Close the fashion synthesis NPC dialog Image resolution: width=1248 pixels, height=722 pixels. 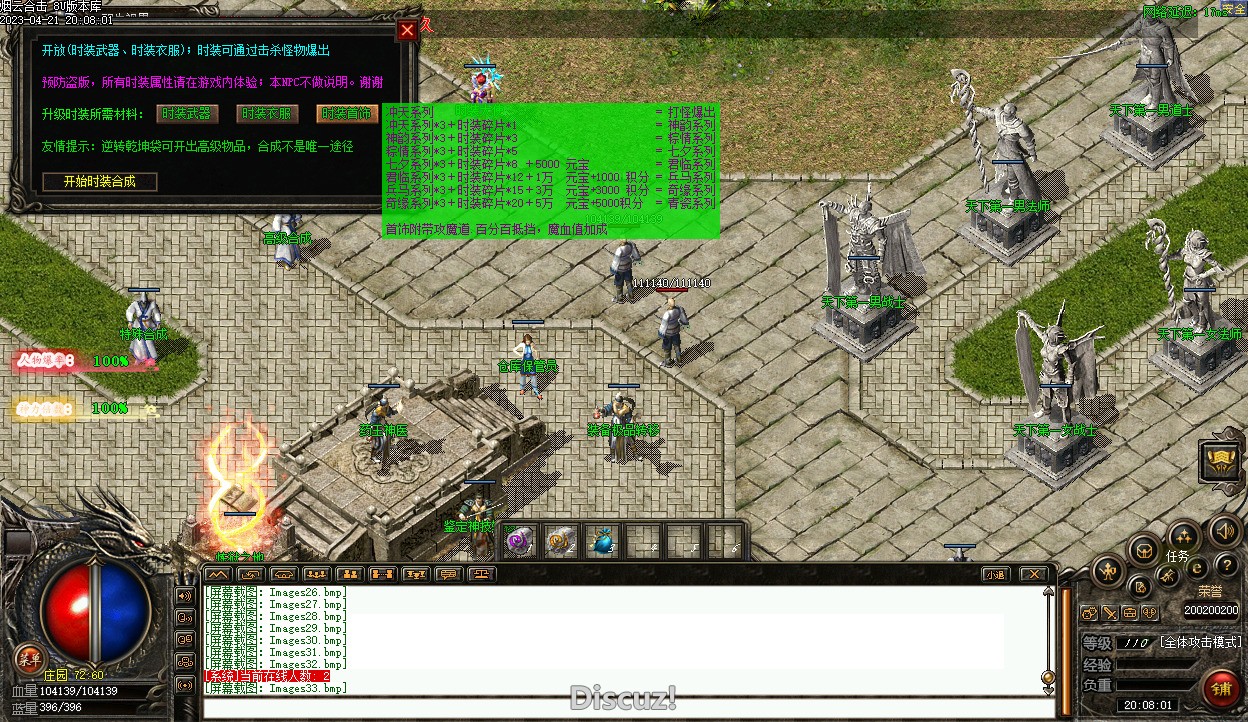(407, 31)
